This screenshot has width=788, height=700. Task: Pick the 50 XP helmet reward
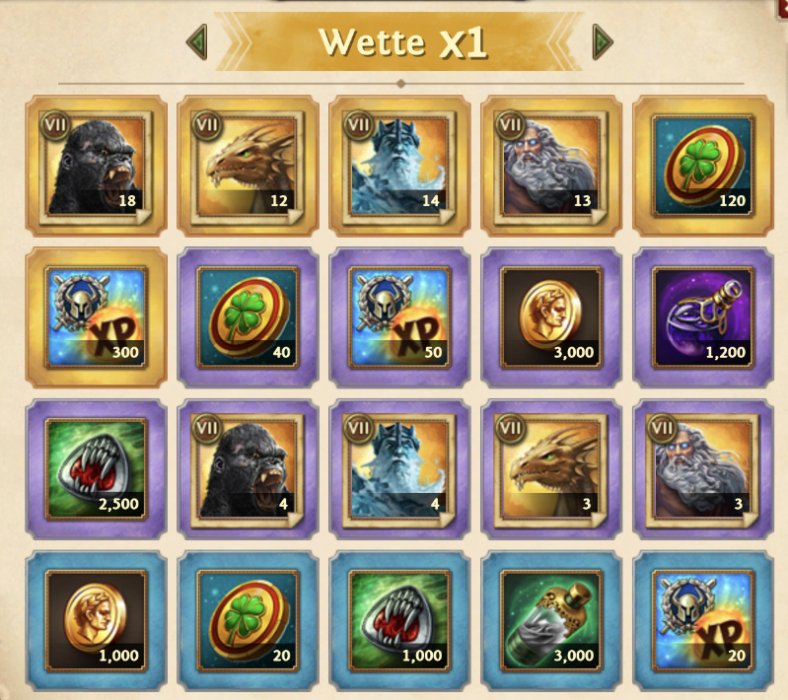(400, 317)
